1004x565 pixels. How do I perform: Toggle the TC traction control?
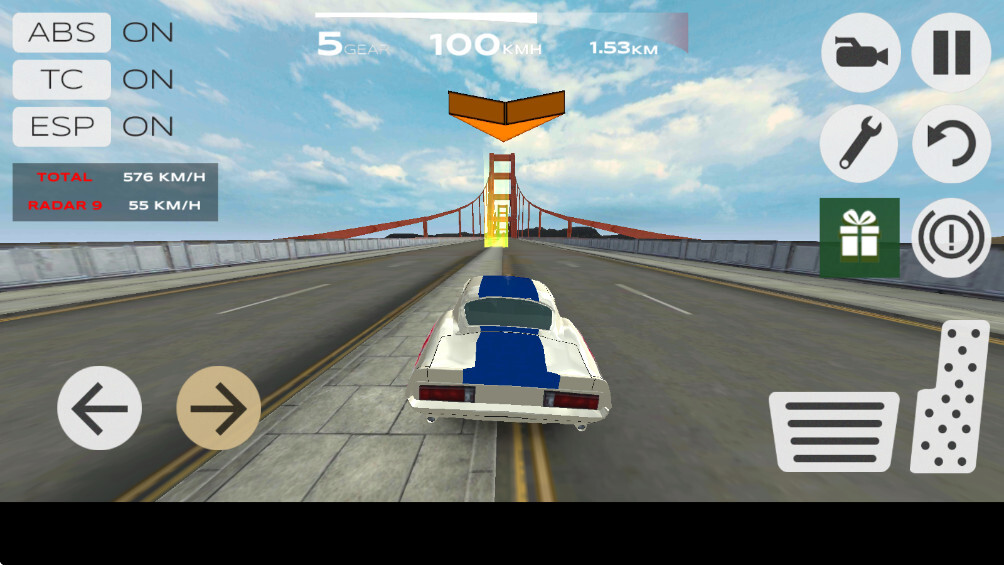point(60,79)
